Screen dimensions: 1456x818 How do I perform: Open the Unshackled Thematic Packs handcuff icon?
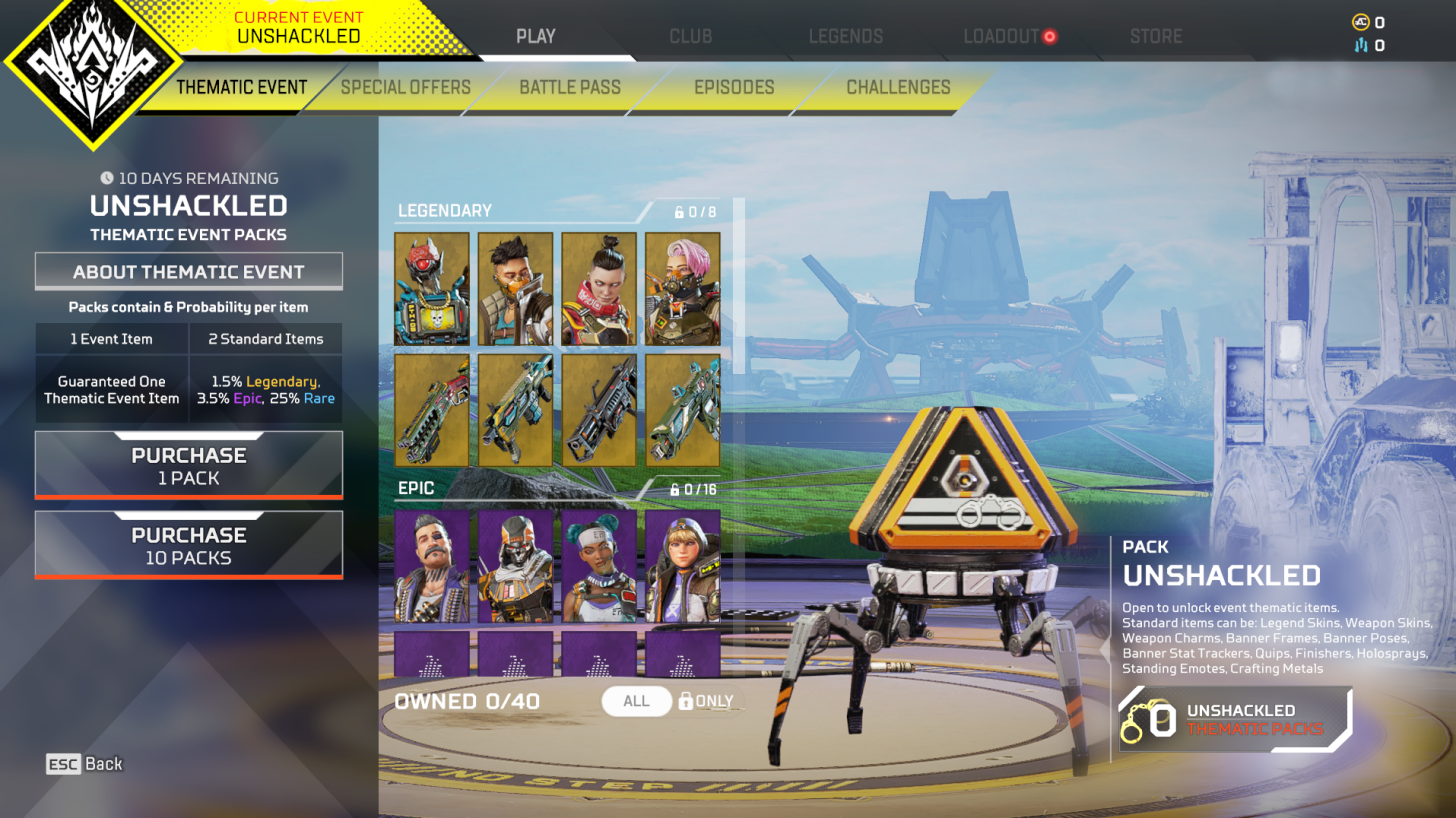pyautogui.click(x=1148, y=719)
